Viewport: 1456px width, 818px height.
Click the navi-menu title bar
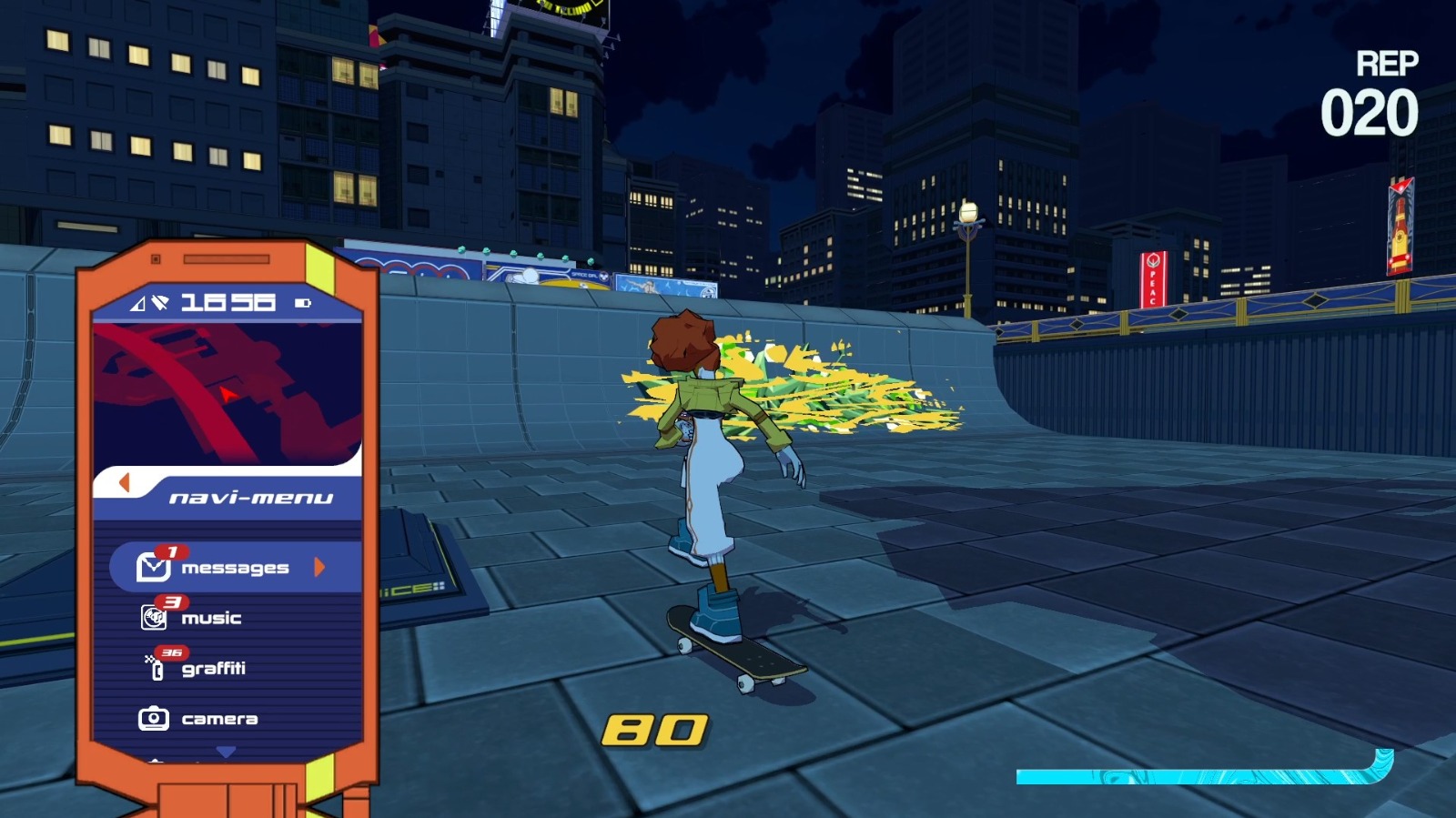(x=251, y=497)
